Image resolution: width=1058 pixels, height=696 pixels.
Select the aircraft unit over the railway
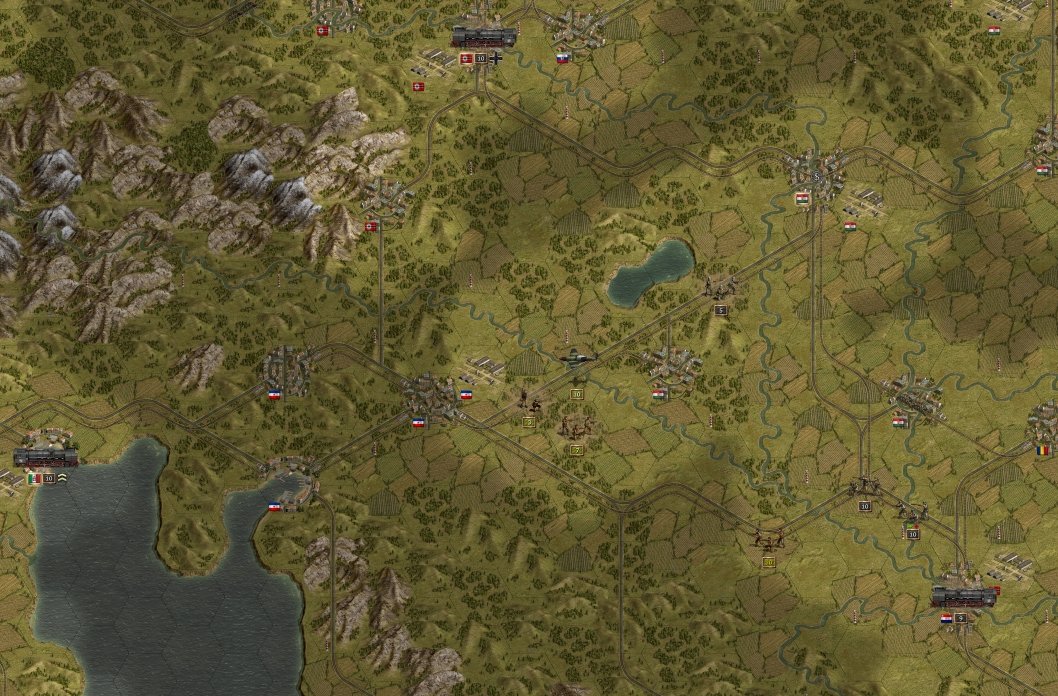coord(578,358)
